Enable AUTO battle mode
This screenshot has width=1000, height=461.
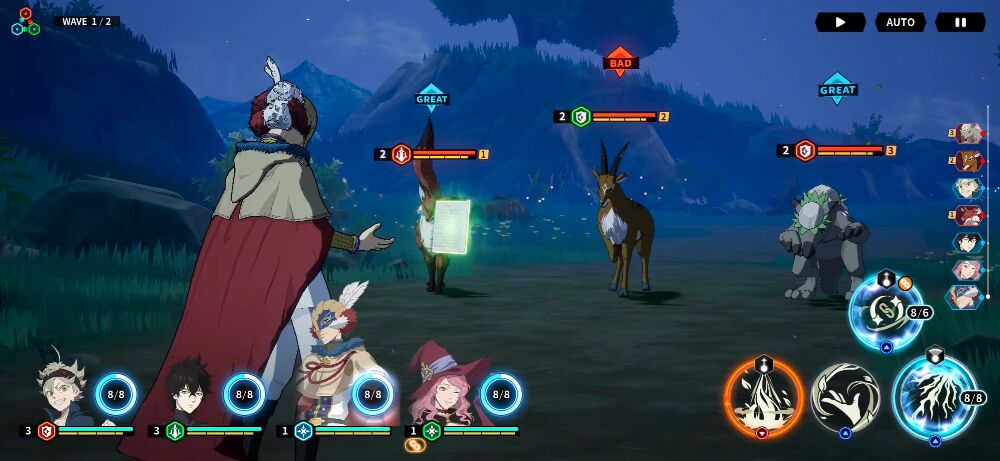tap(900, 22)
